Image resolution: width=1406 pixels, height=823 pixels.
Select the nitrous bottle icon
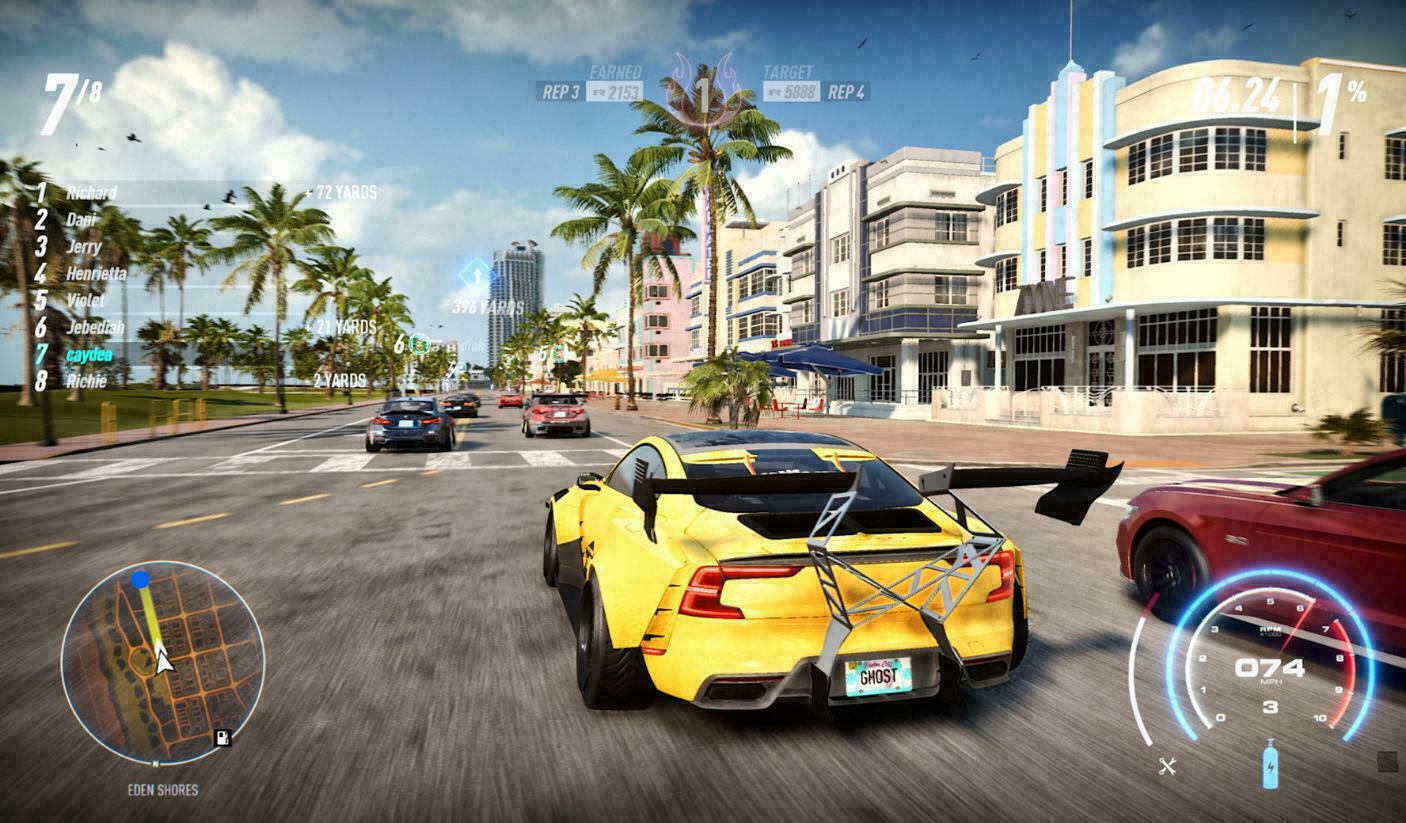coord(1270,764)
